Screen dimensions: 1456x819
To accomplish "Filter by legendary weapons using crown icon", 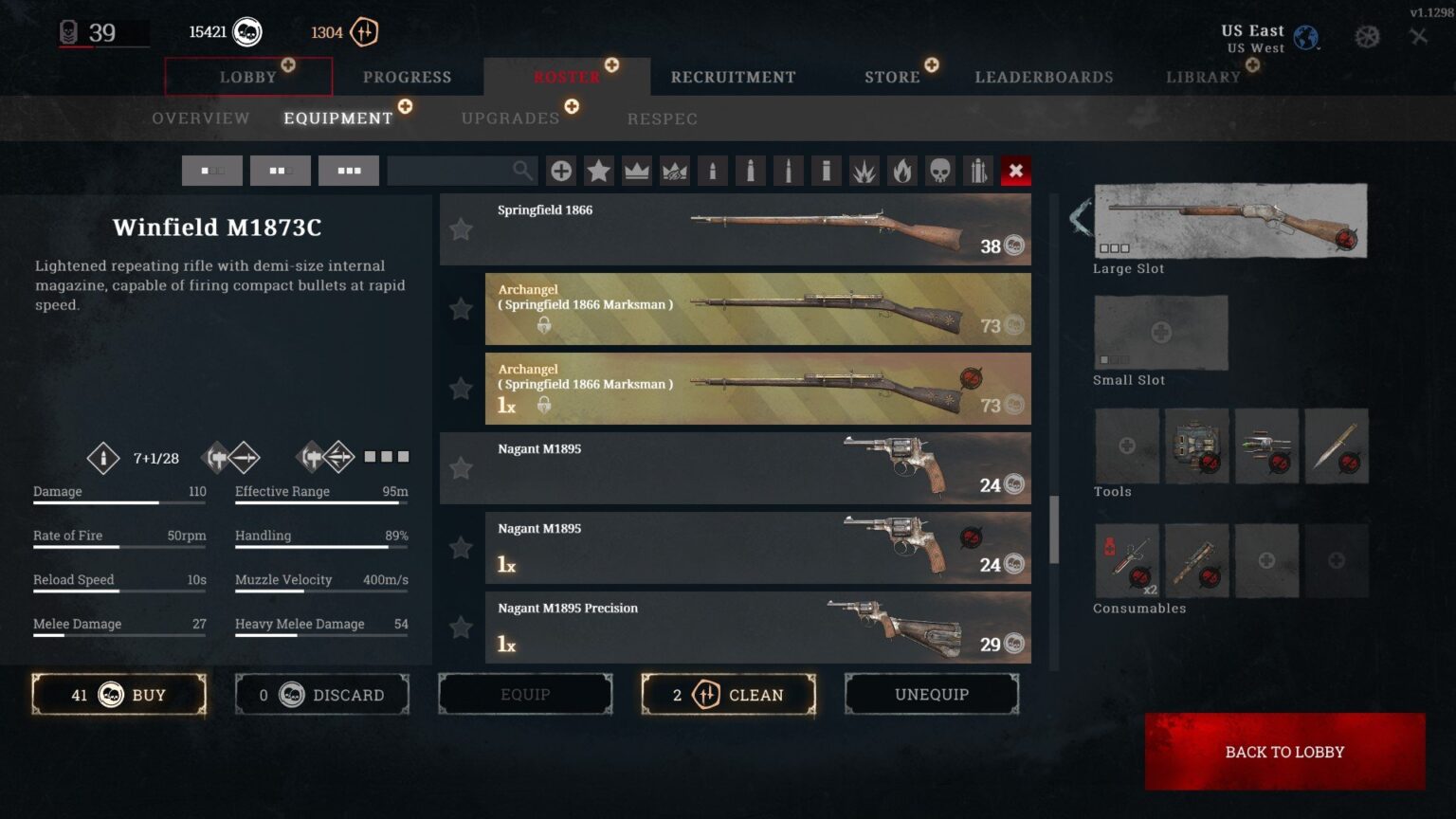I will coord(636,171).
